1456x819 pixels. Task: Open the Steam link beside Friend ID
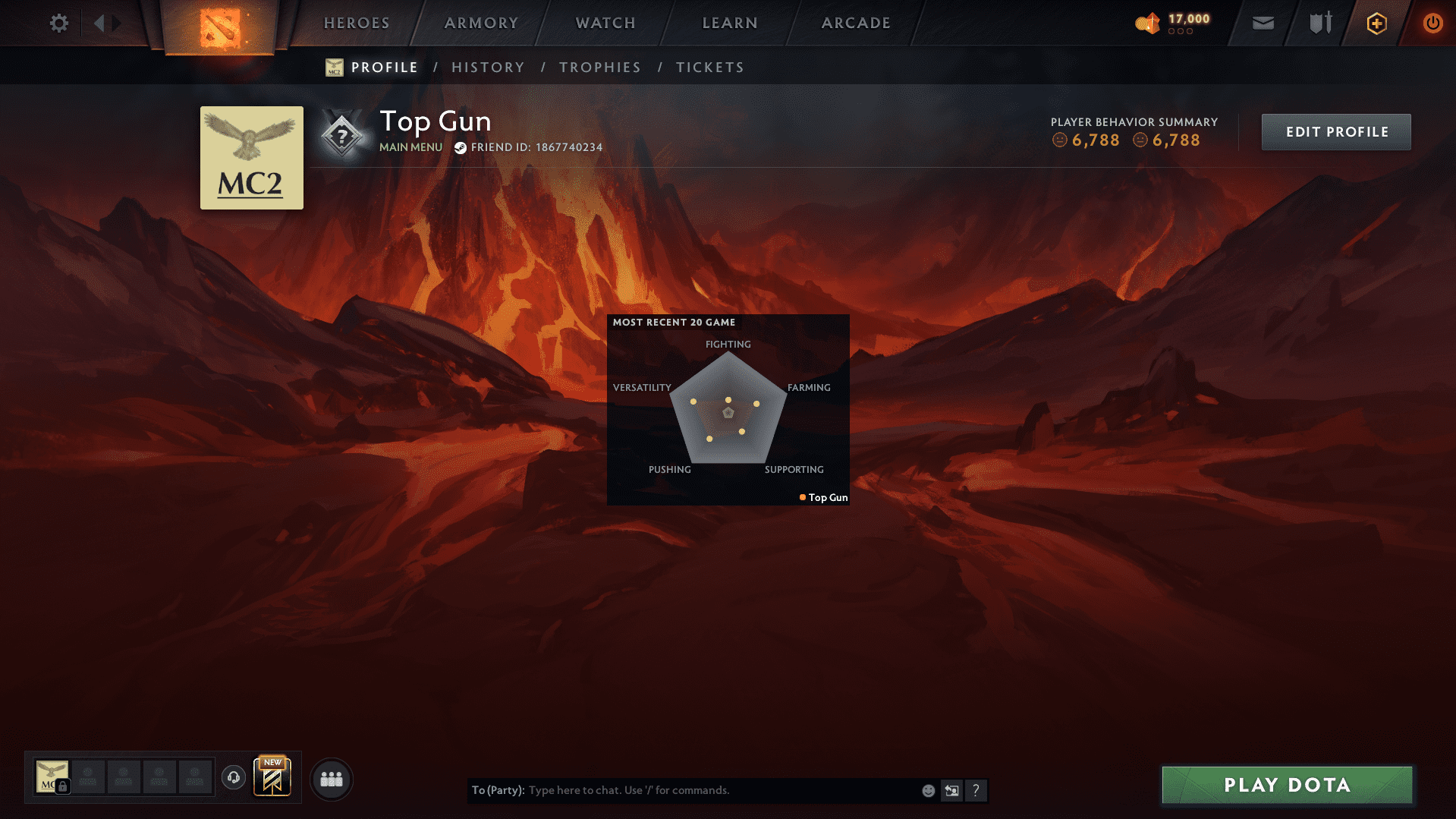[x=460, y=147]
